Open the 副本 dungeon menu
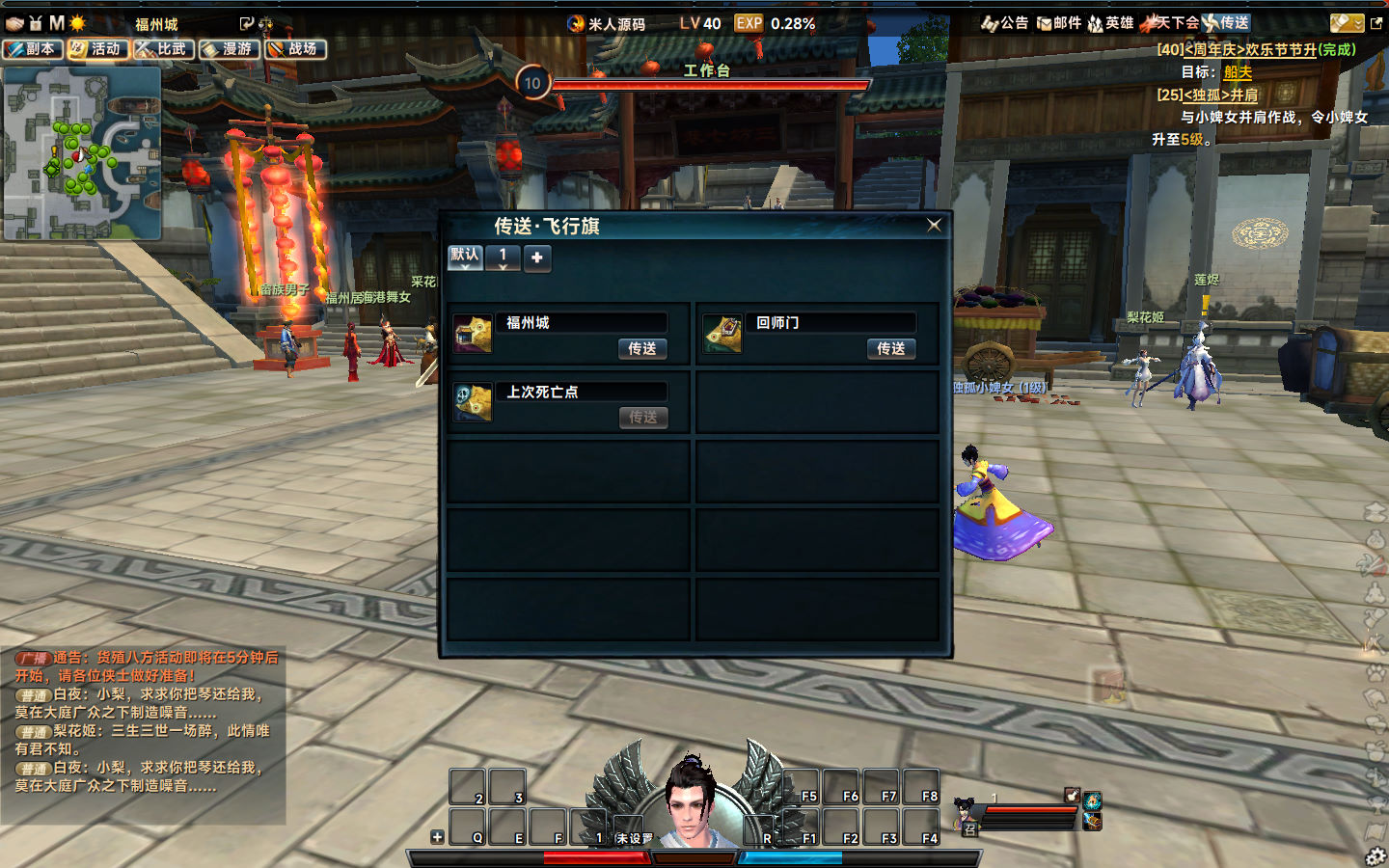Viewport: 1389px width, 868px height. [x=33, y=49]
